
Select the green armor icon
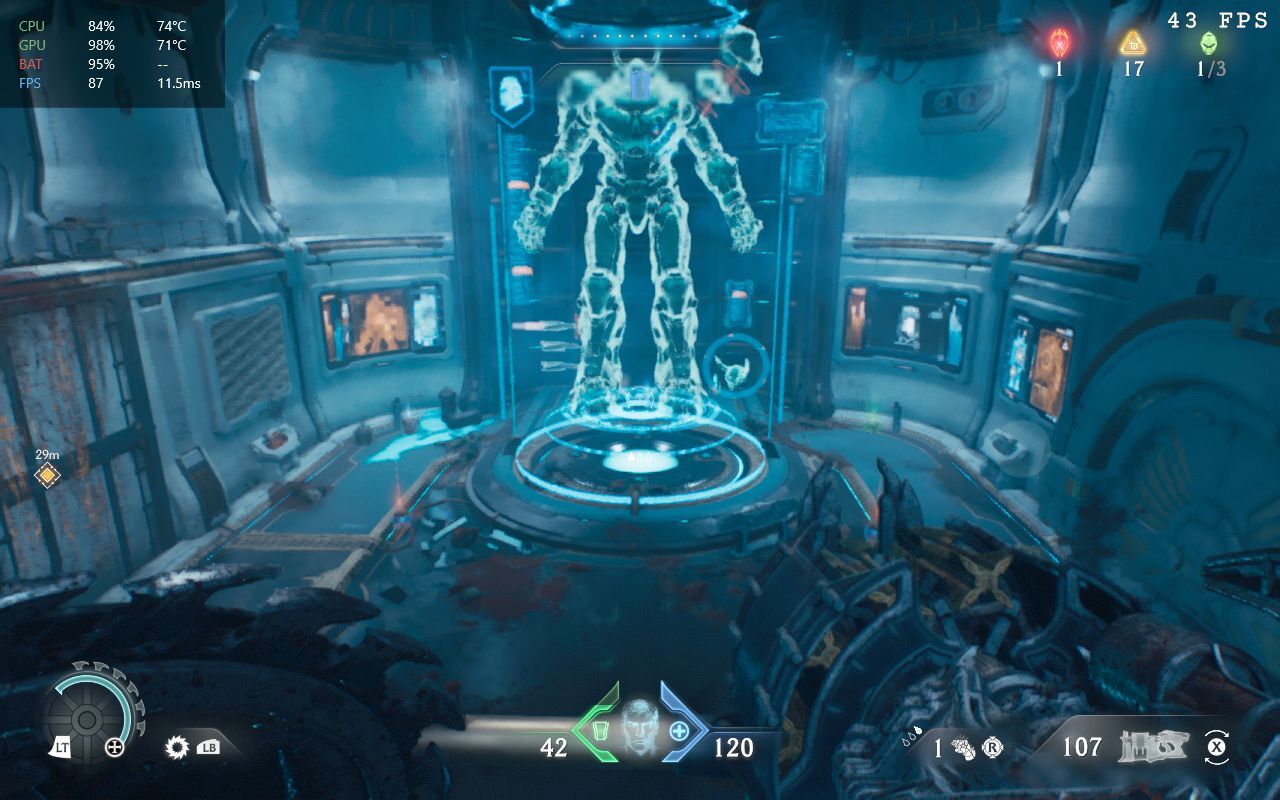coord(600,731)
